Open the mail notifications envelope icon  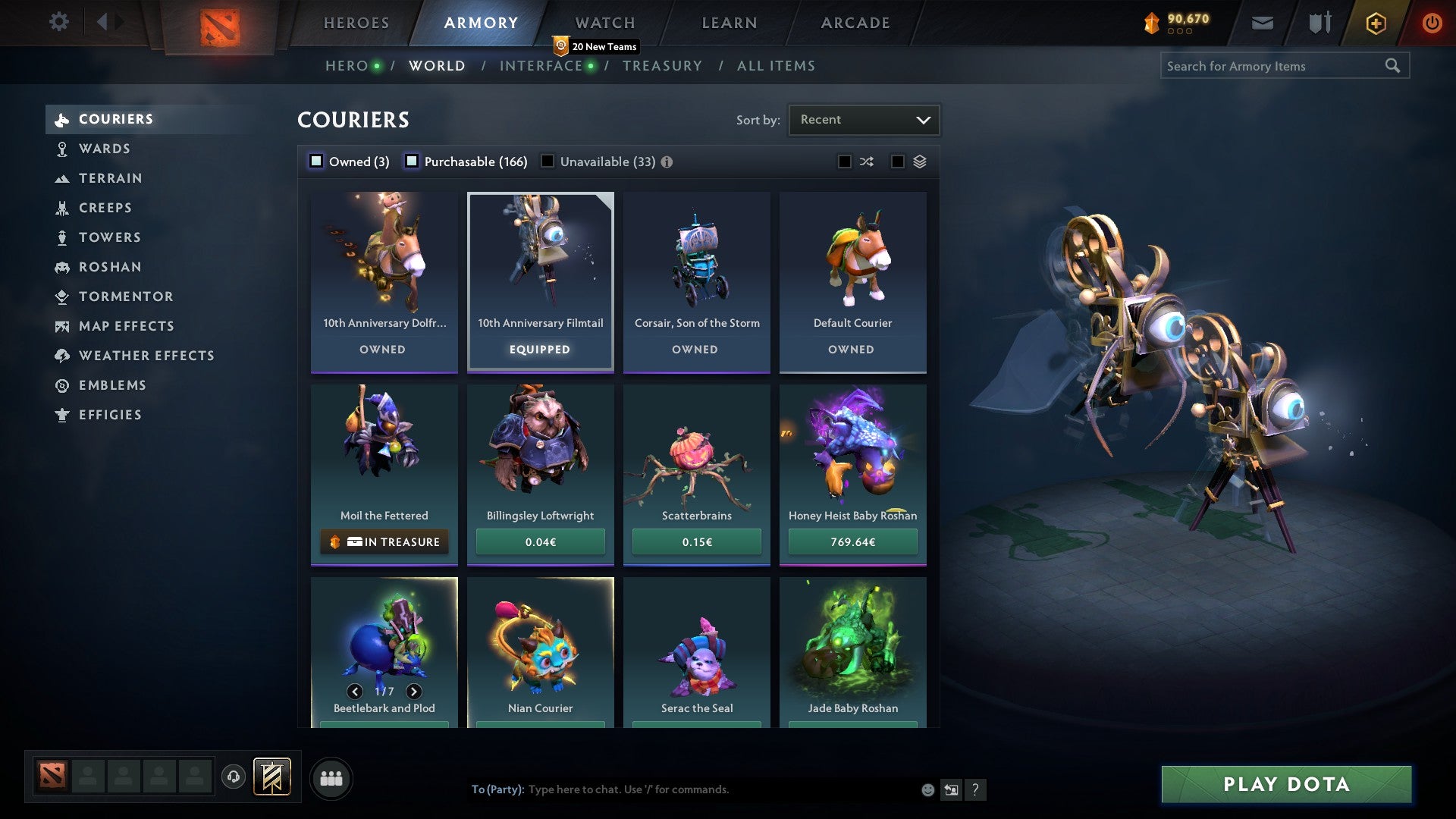(1263, 23)
